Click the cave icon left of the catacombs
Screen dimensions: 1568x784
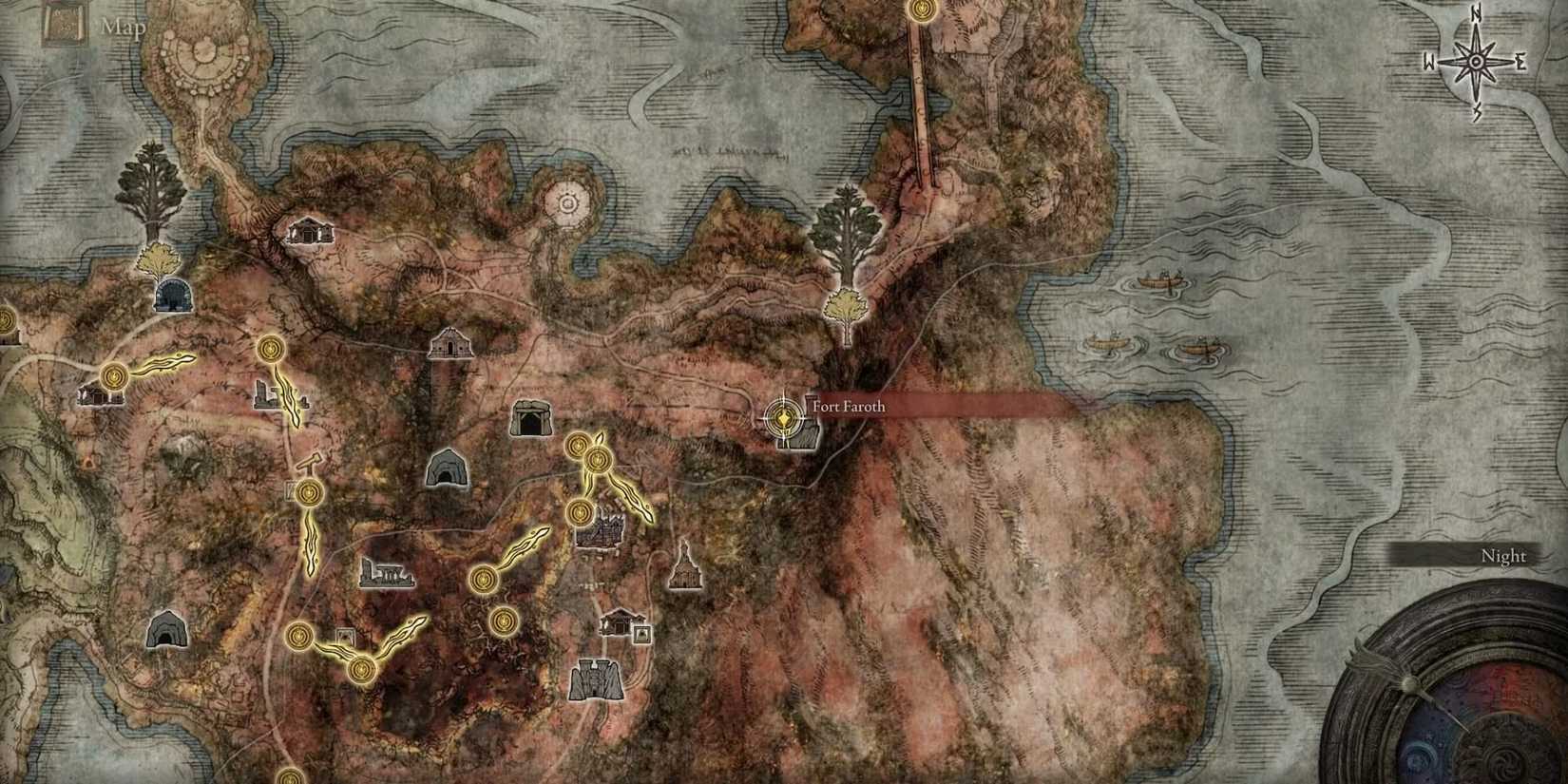(449, 467)
